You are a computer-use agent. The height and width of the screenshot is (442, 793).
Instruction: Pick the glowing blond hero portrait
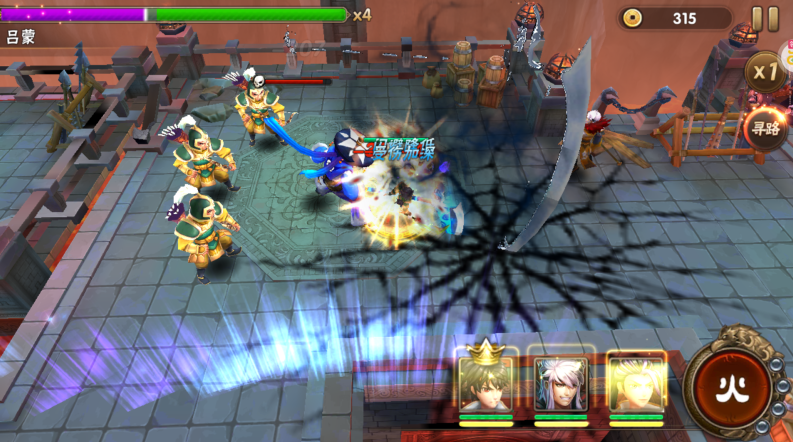[635, 384]
